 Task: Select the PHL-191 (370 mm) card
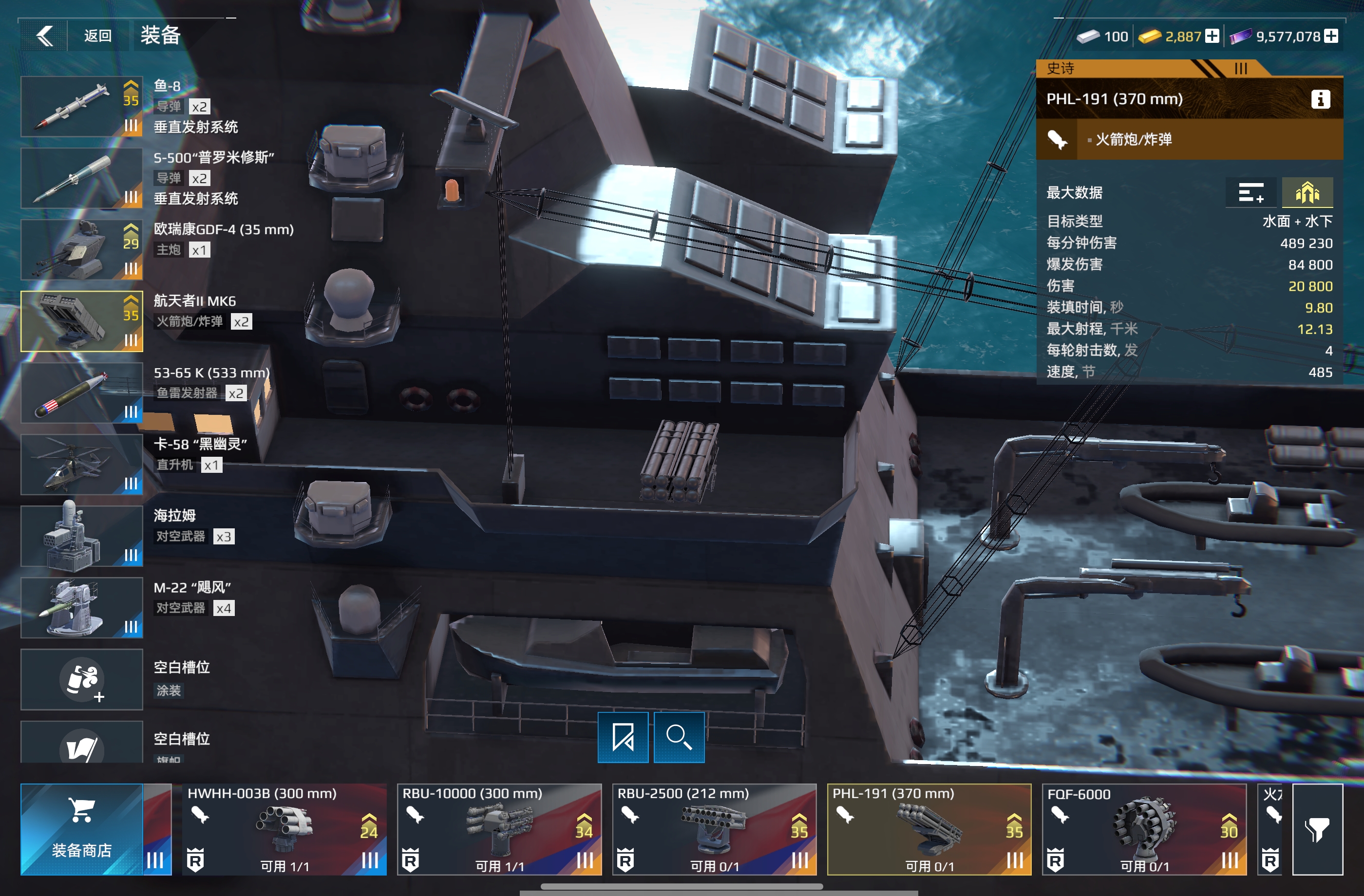pos(929,829)
